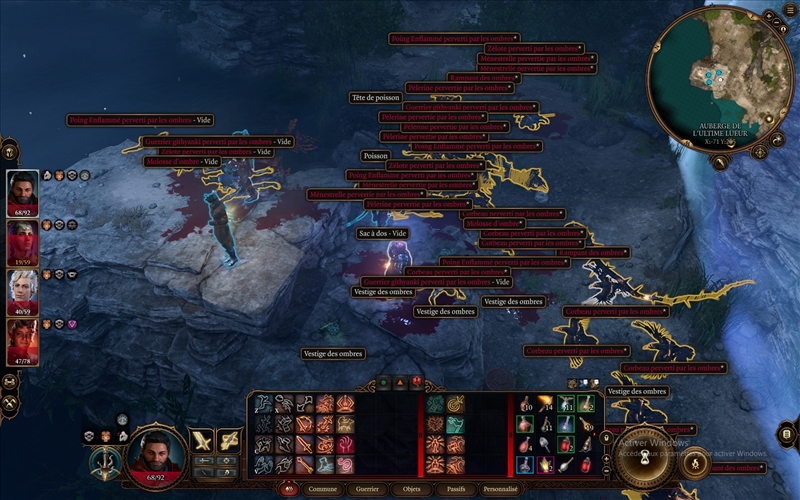Image resolution: width=800 pixels, height=500 pixels.
Task: Show the Passifs tab
Action: [x=456, y=490]
